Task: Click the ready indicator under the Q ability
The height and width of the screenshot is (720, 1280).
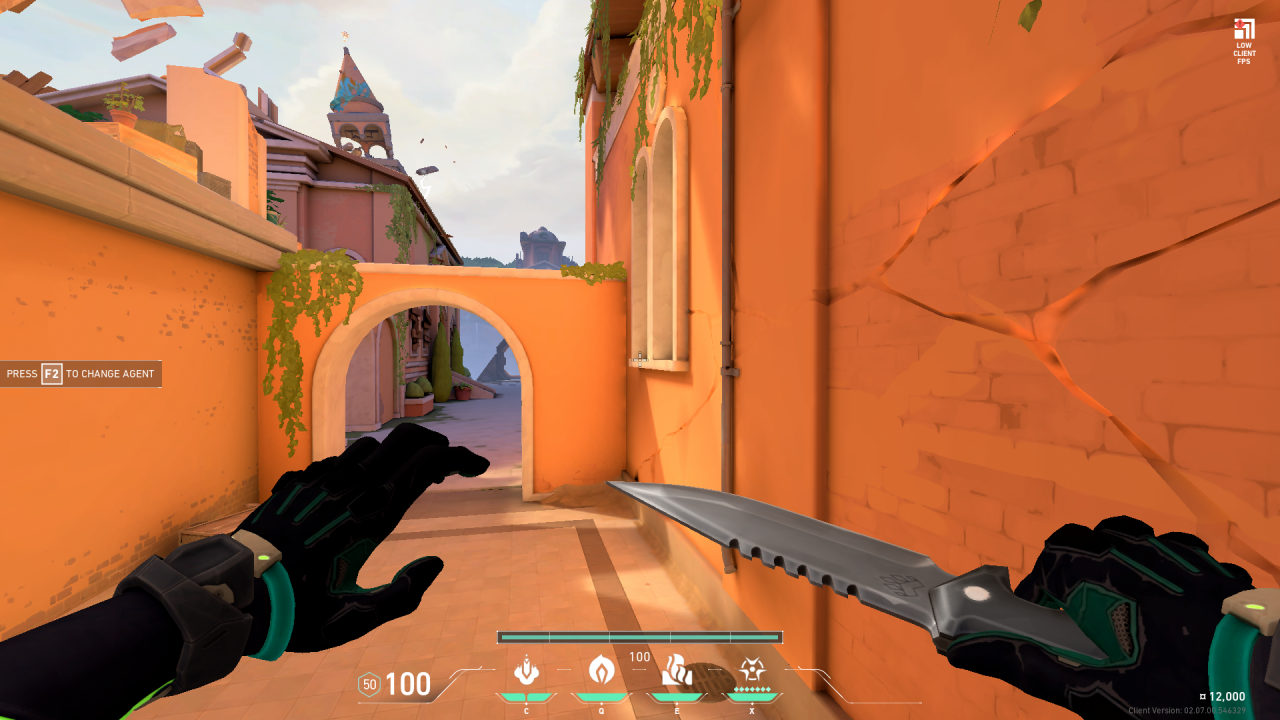Action: (601, 695)
